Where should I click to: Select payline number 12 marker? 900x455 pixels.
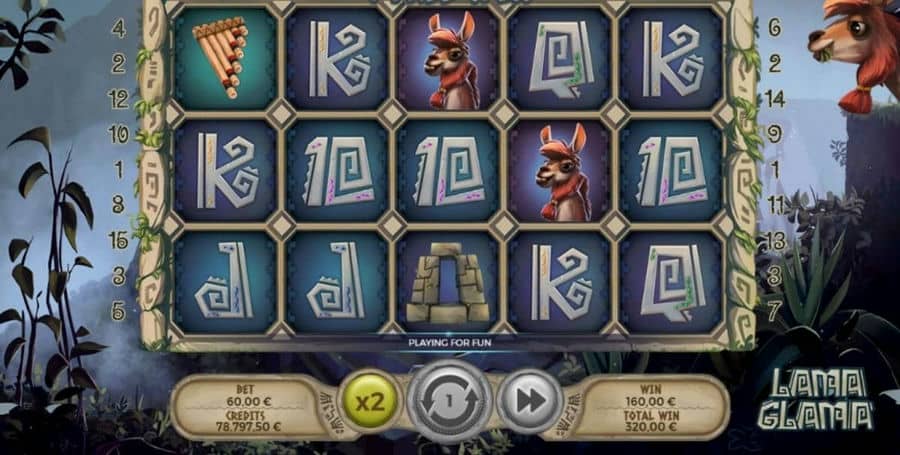click(118, 99)
